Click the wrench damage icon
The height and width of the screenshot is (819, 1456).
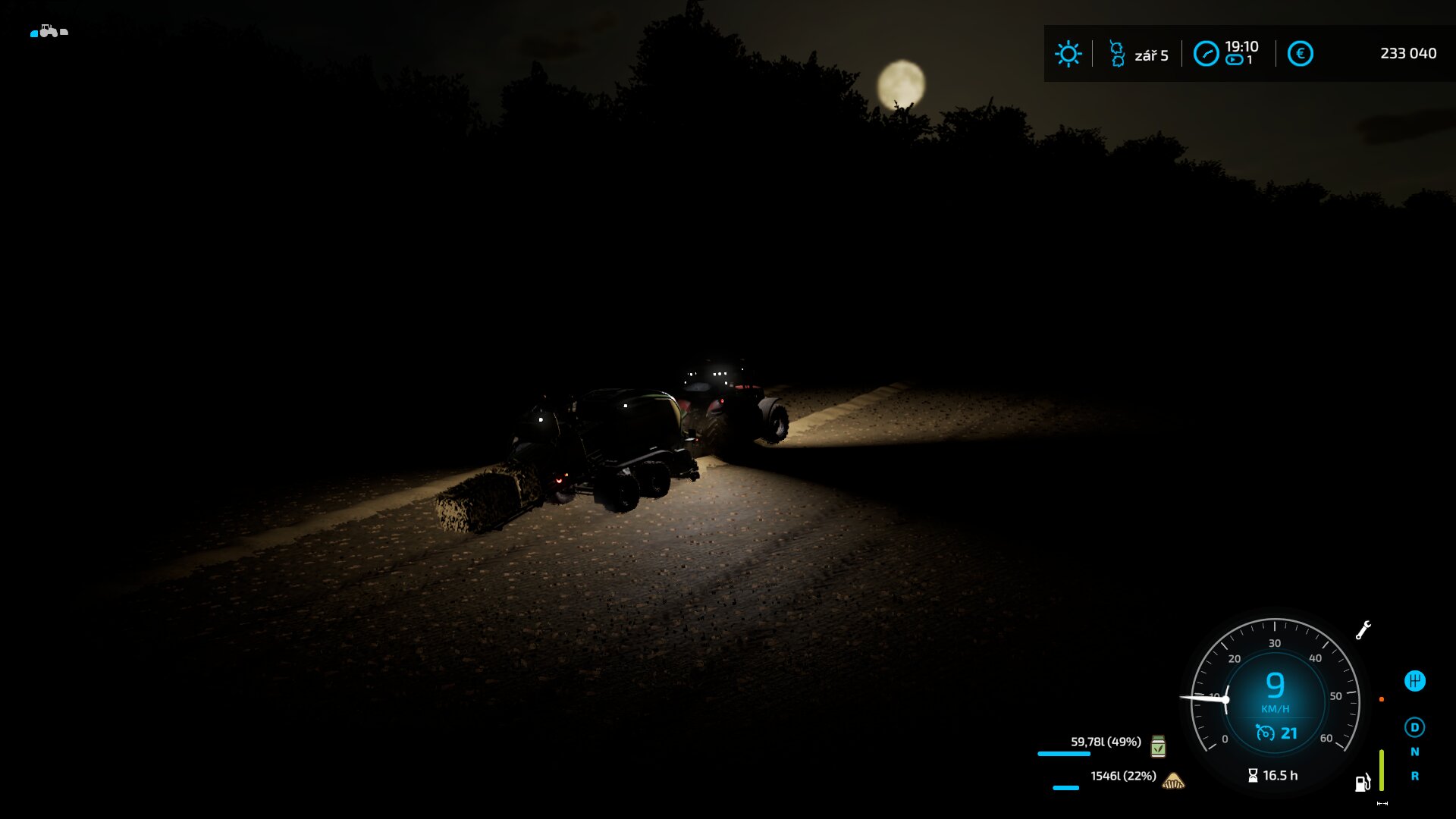click(x=1363, y=630)
